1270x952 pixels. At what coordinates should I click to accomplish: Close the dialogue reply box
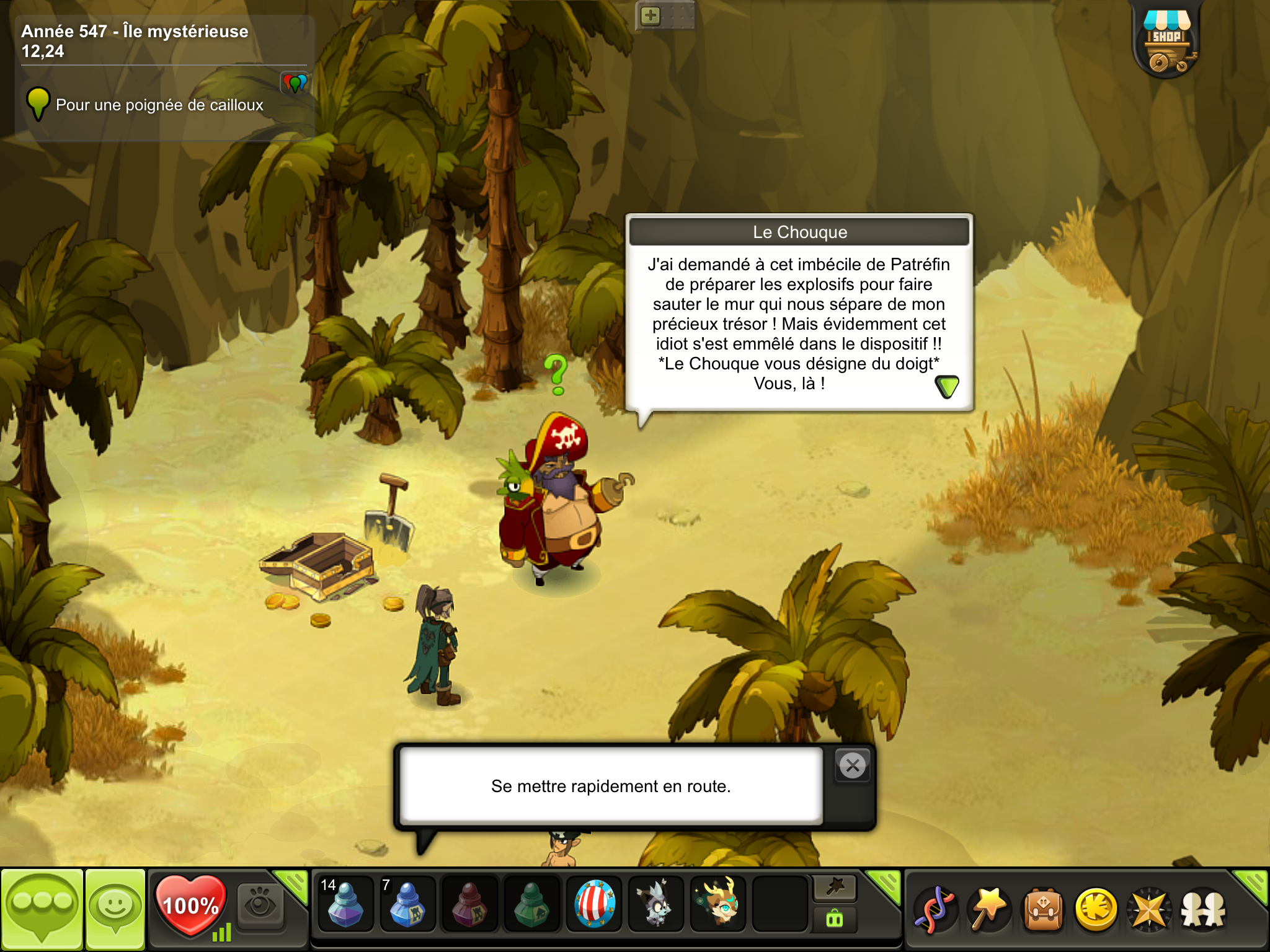853,766
